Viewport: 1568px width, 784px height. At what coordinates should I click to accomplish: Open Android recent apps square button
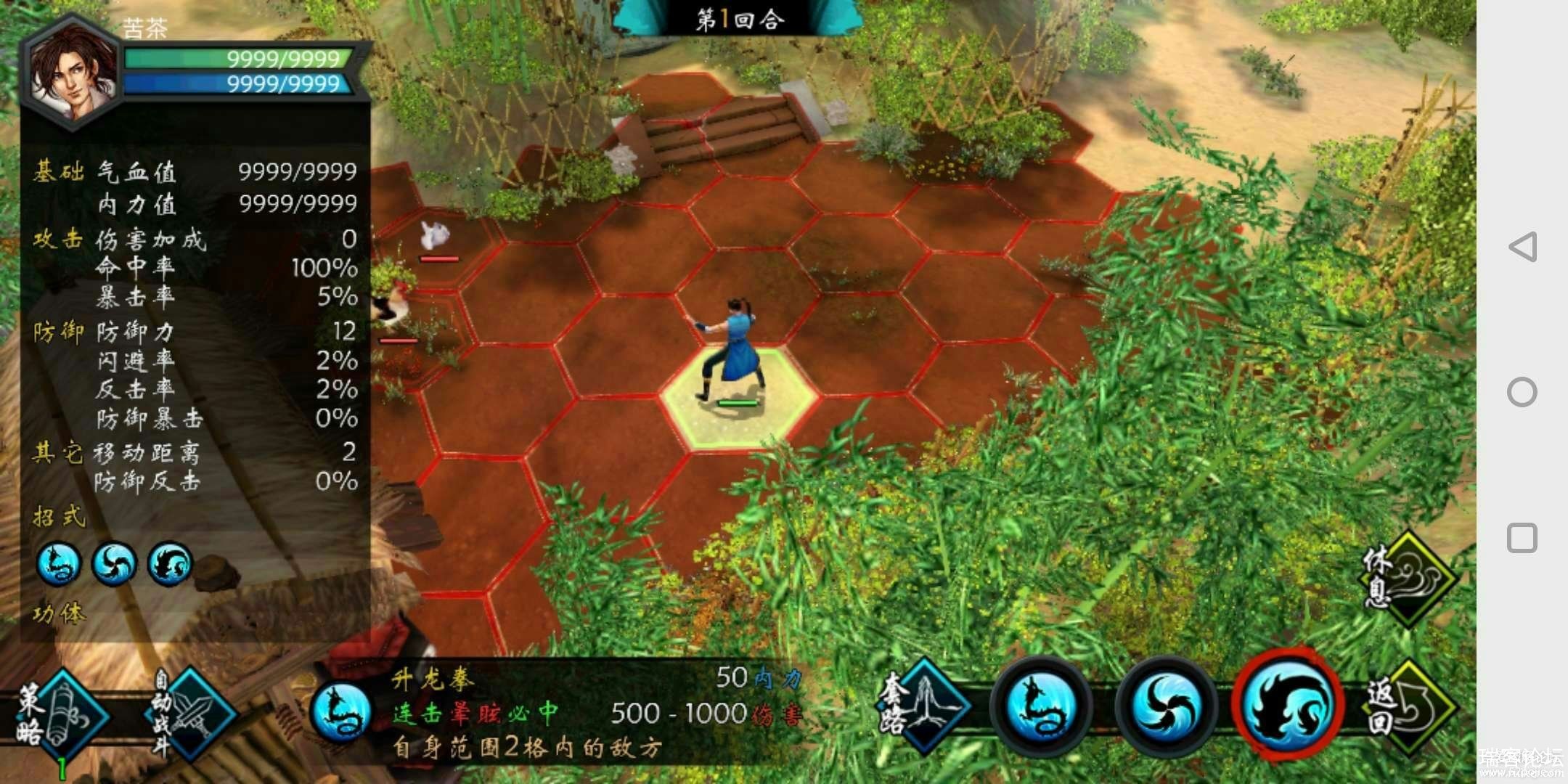[x=1522, y=538]
